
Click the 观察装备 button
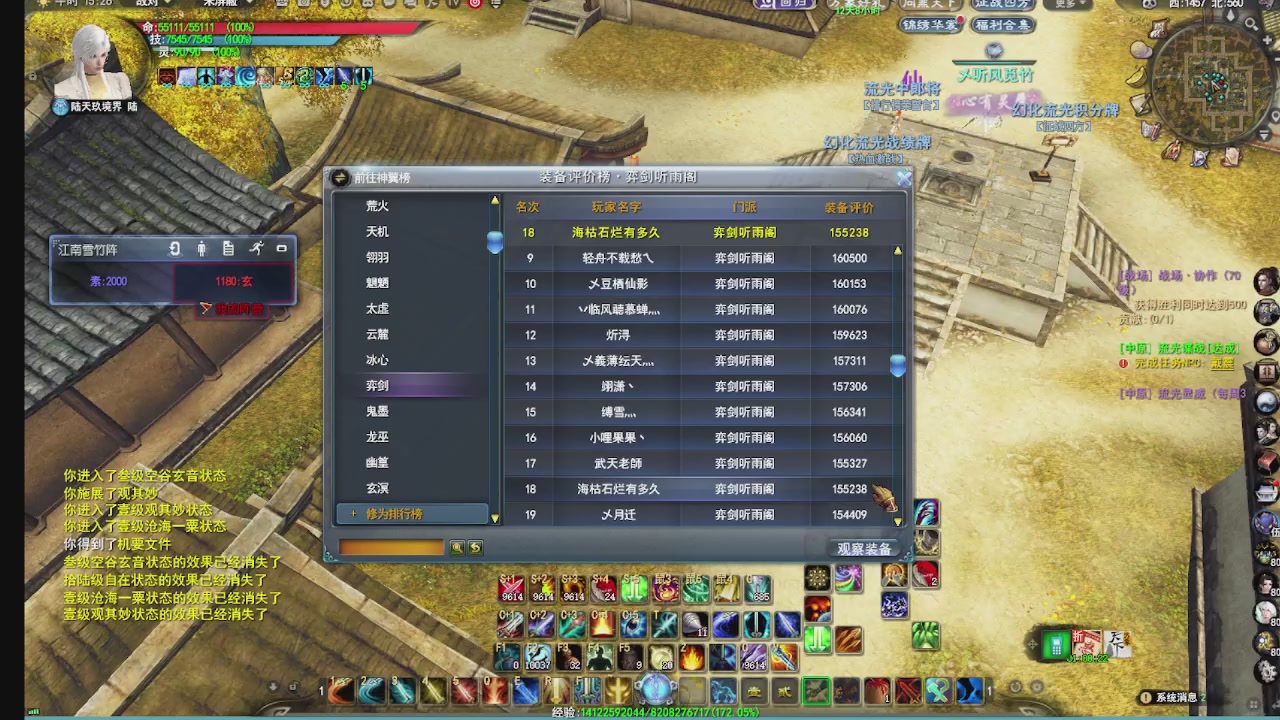point(864,548)
